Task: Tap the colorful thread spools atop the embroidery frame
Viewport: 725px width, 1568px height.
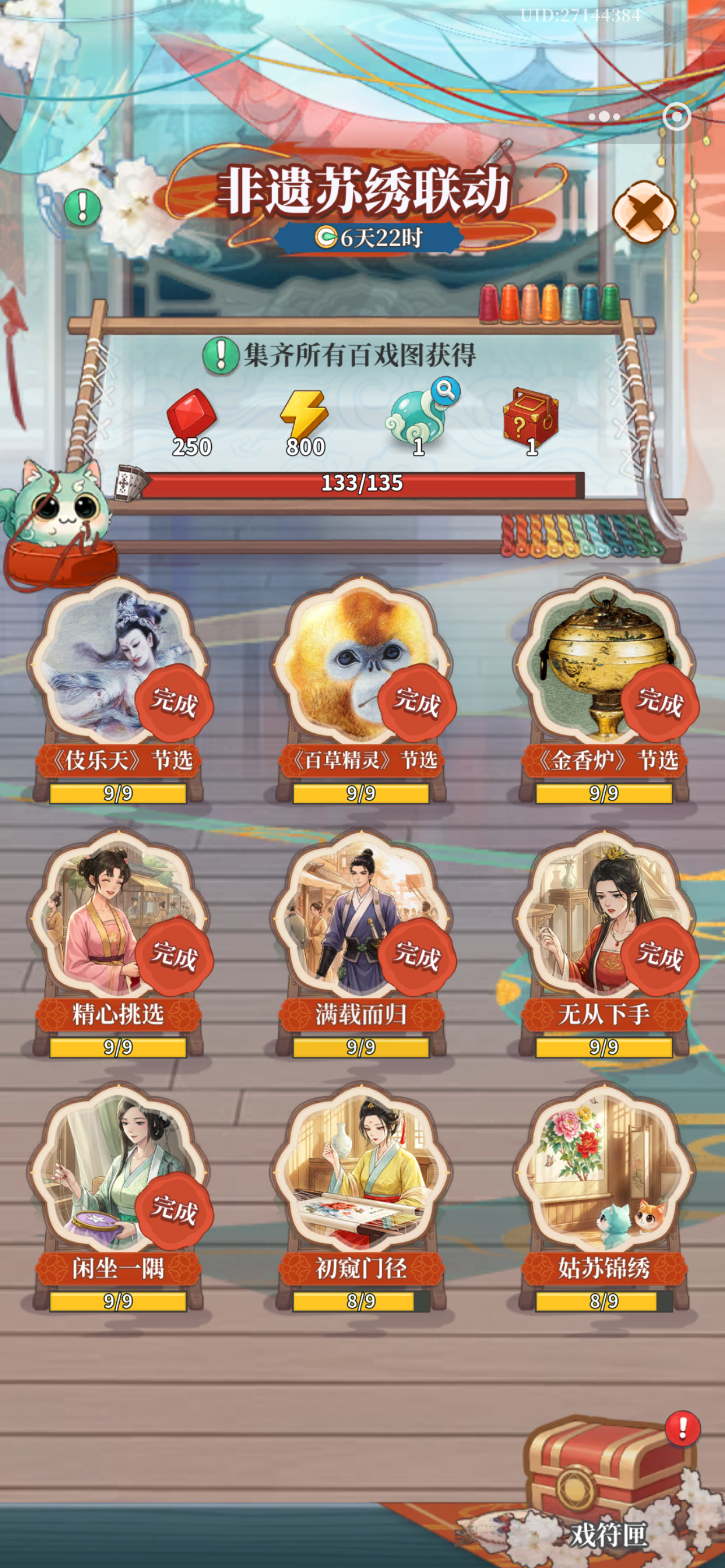Action: [548, 303]
